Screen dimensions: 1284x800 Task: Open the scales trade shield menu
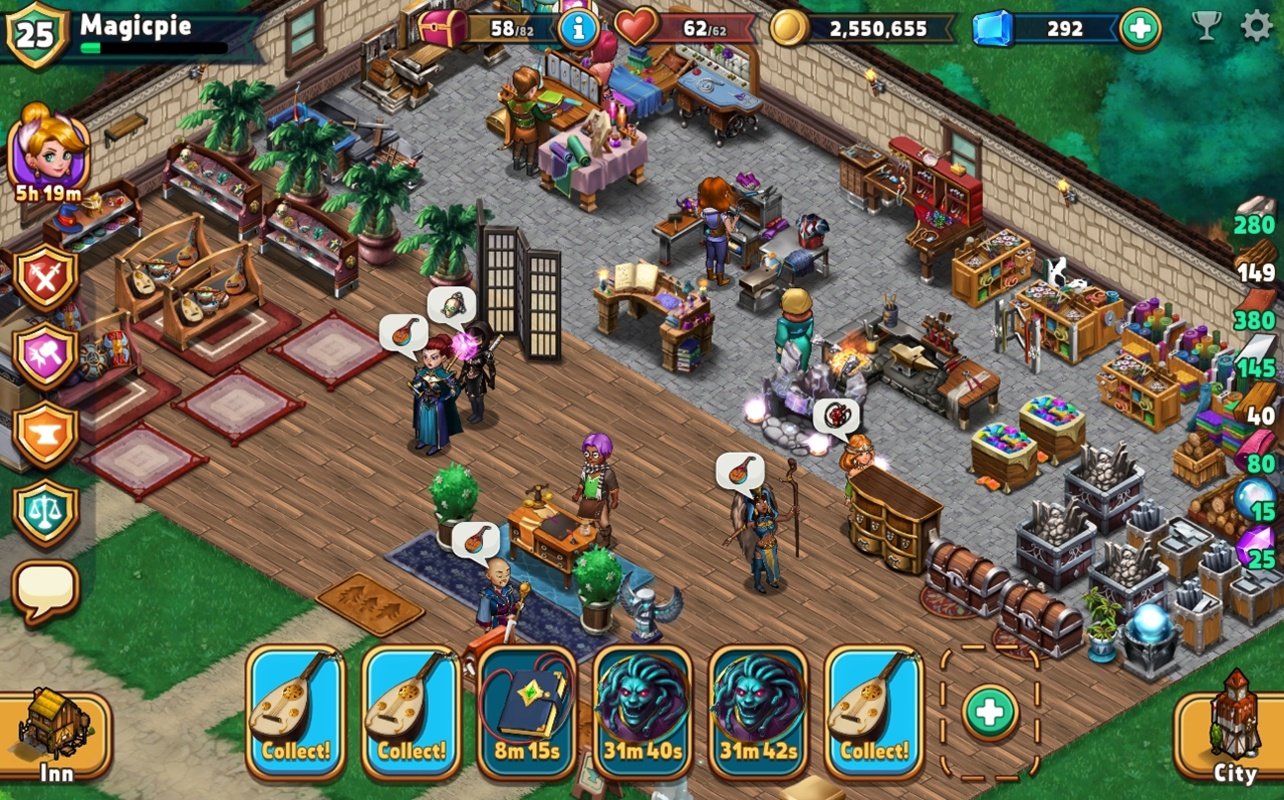pos(45,511)
